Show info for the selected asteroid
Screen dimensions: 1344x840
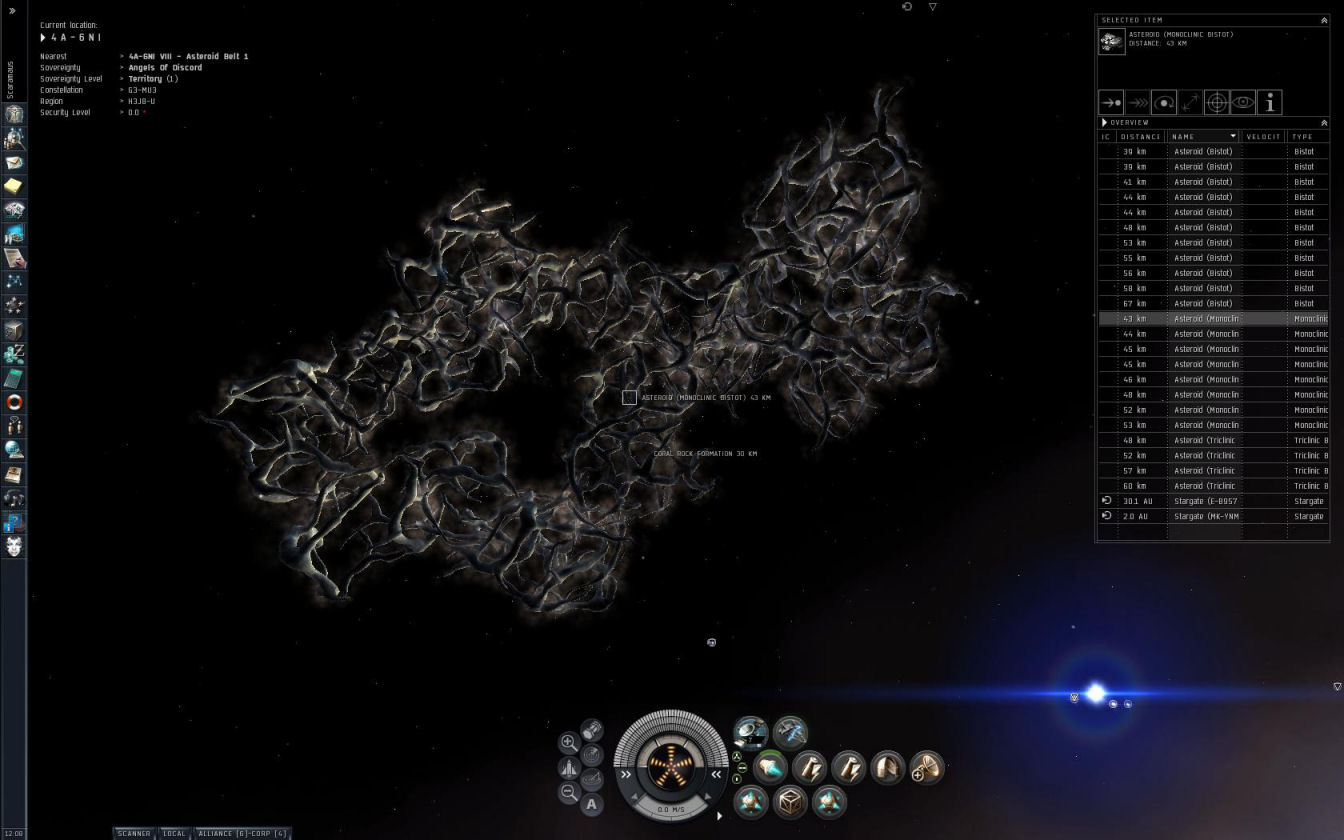point(1269,102)
